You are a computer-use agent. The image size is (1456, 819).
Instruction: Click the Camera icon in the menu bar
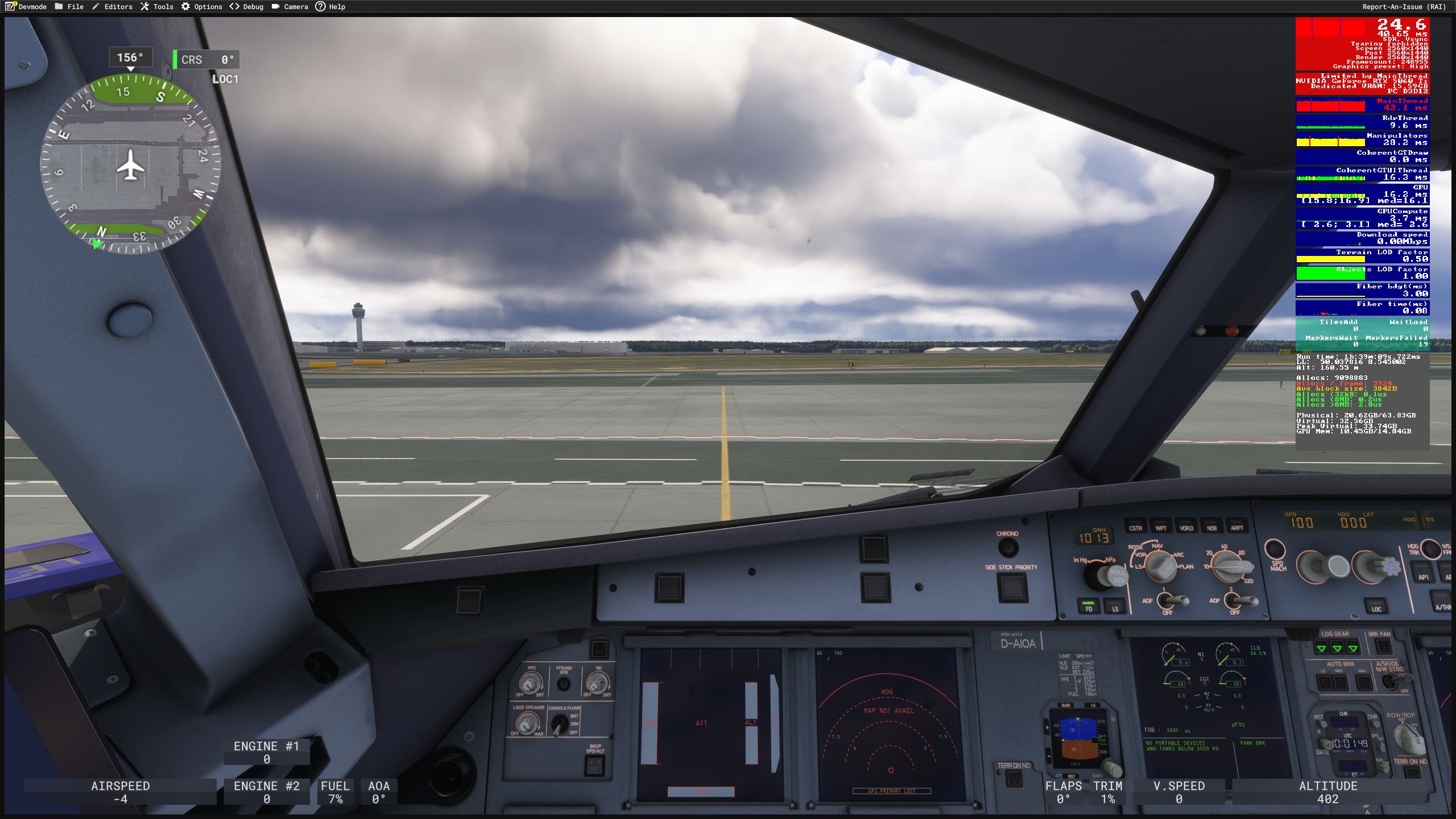275,6
